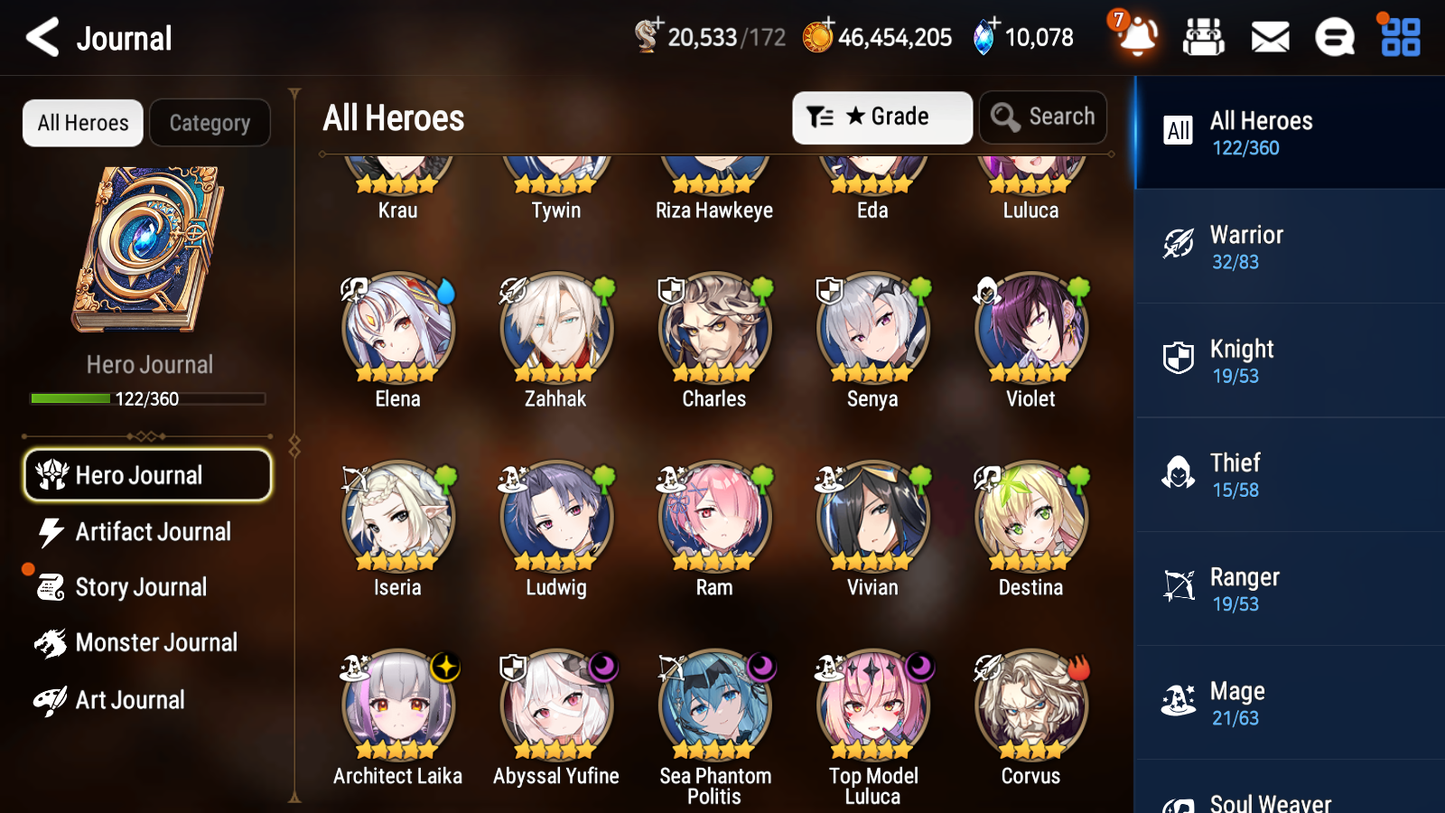
Task: Open the mail inbox icon
Action: (1270, 36)
